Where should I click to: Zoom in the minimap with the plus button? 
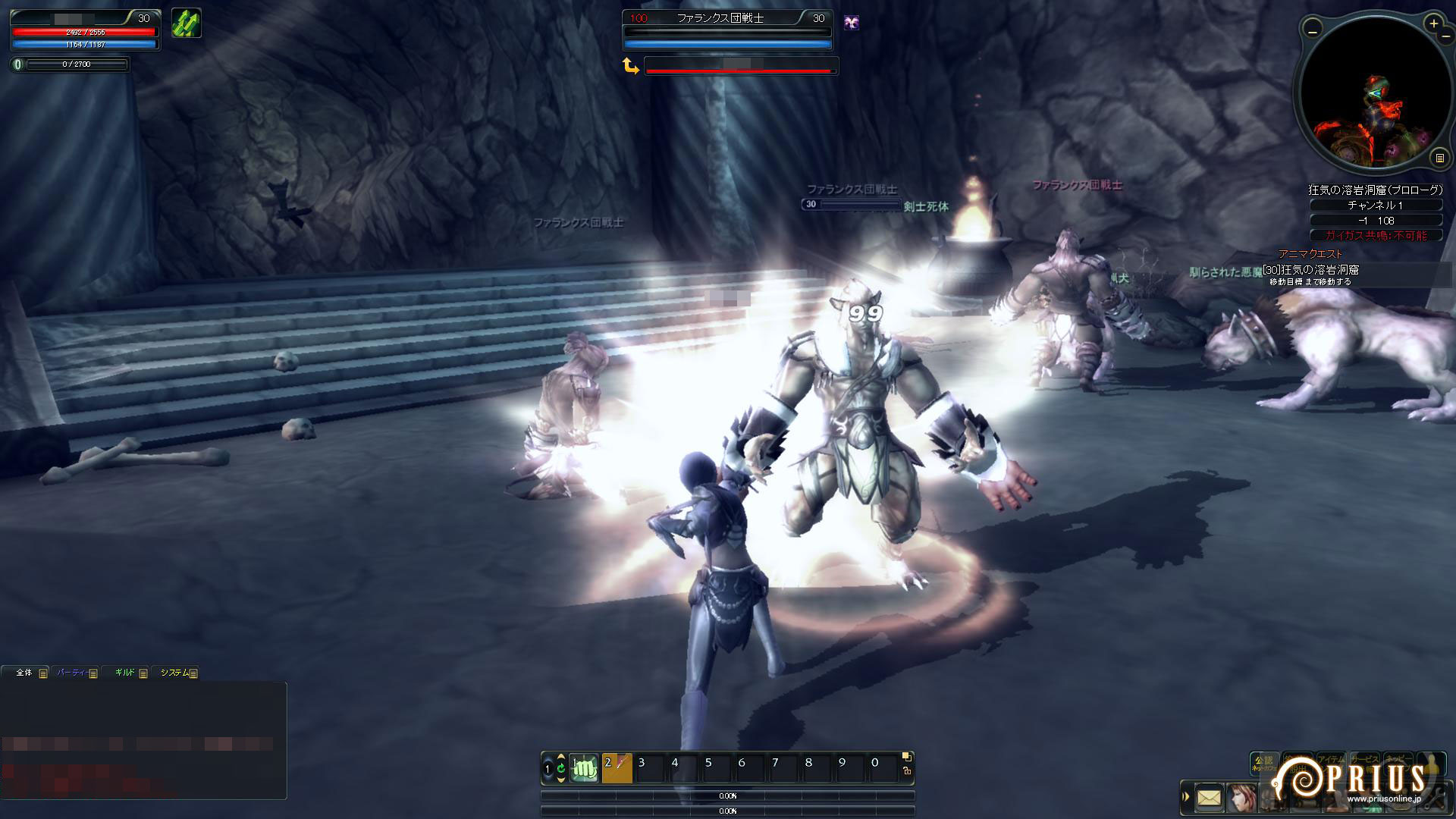(1433, 24)
